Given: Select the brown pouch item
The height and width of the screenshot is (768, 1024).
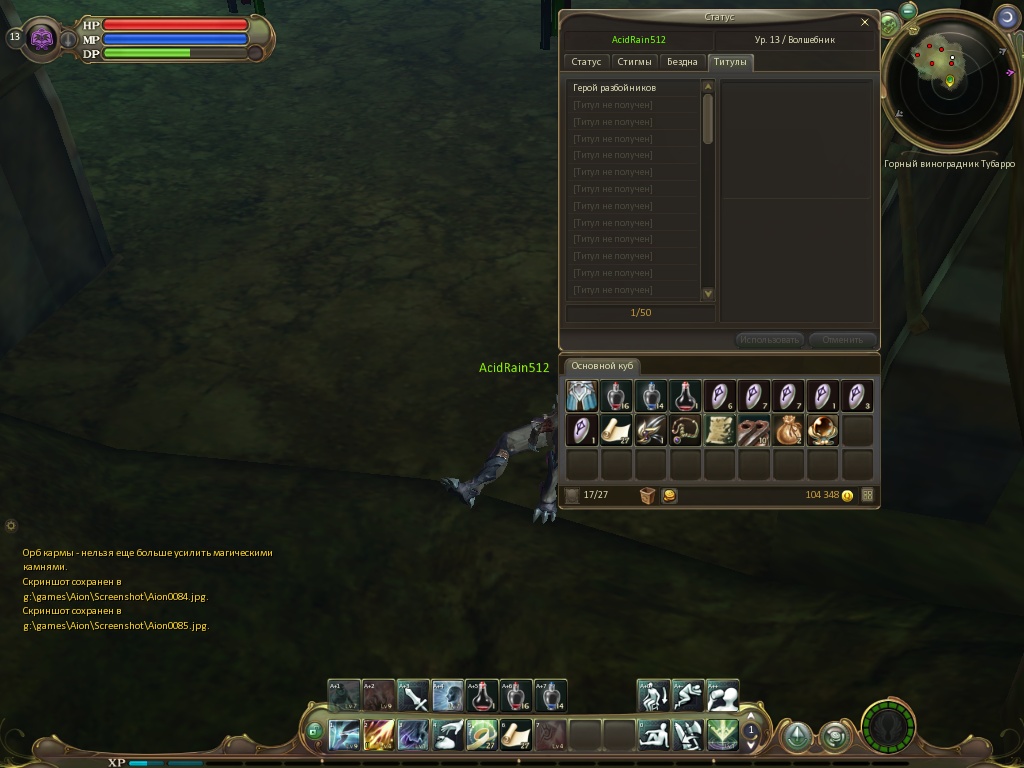Looking at the screenshot, I should (788, 431).
